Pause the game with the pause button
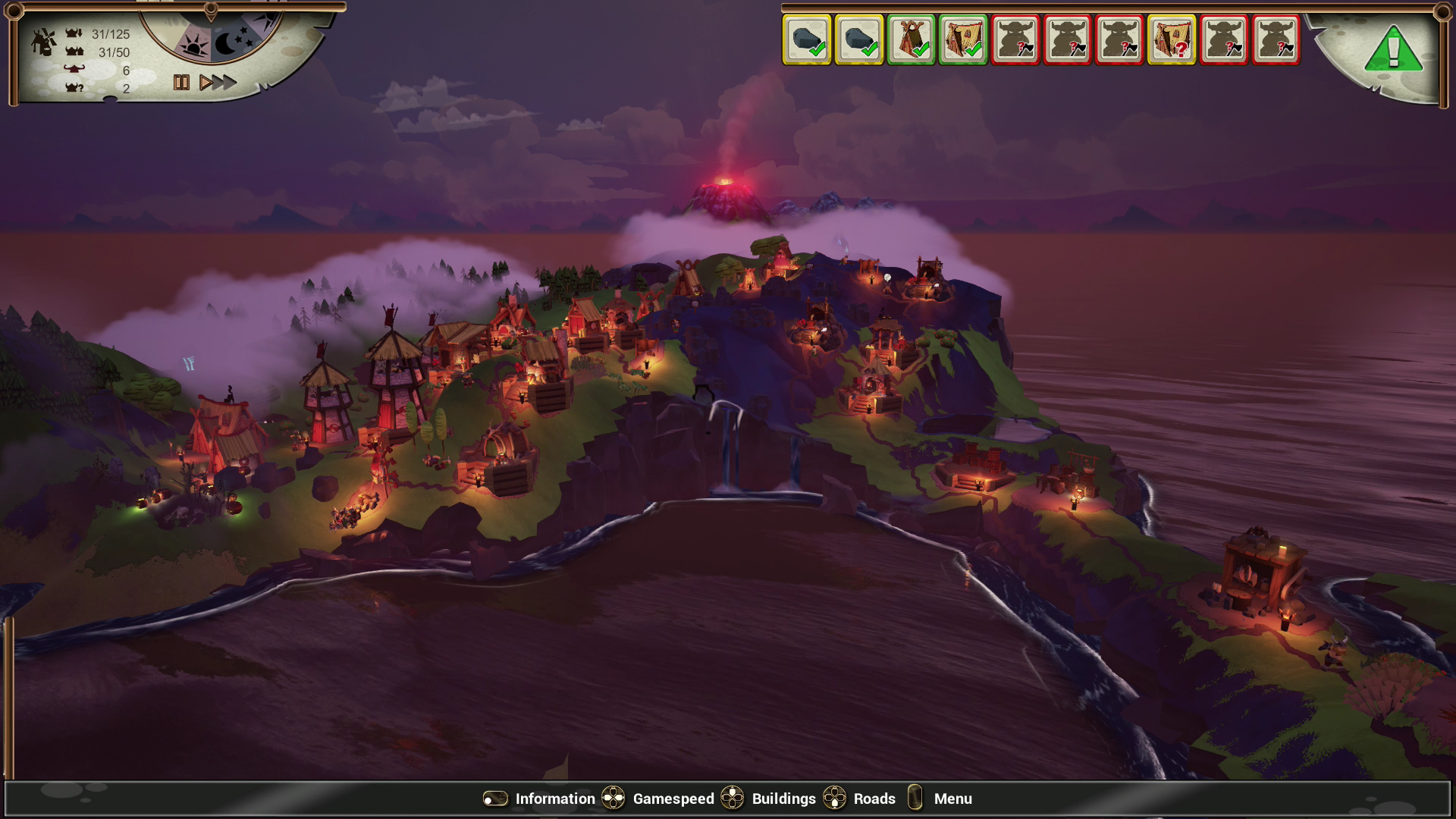The height and width of the screenshot is (819, 1456). point(181,83)
